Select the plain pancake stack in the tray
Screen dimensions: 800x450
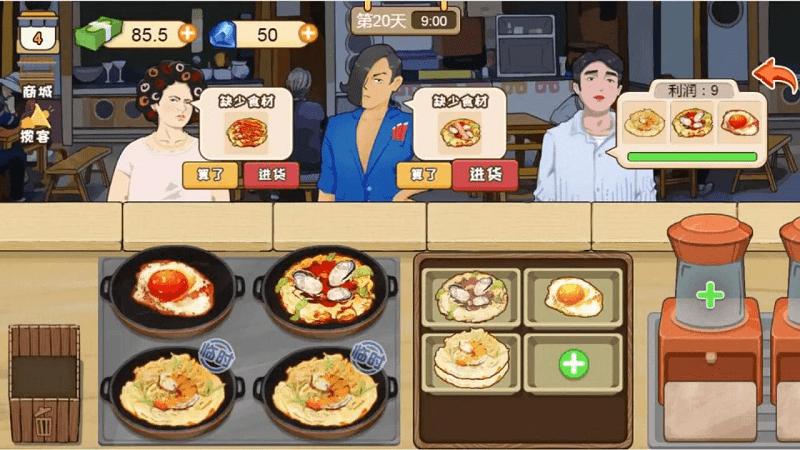pyautogui.click(x=471, y=357)
